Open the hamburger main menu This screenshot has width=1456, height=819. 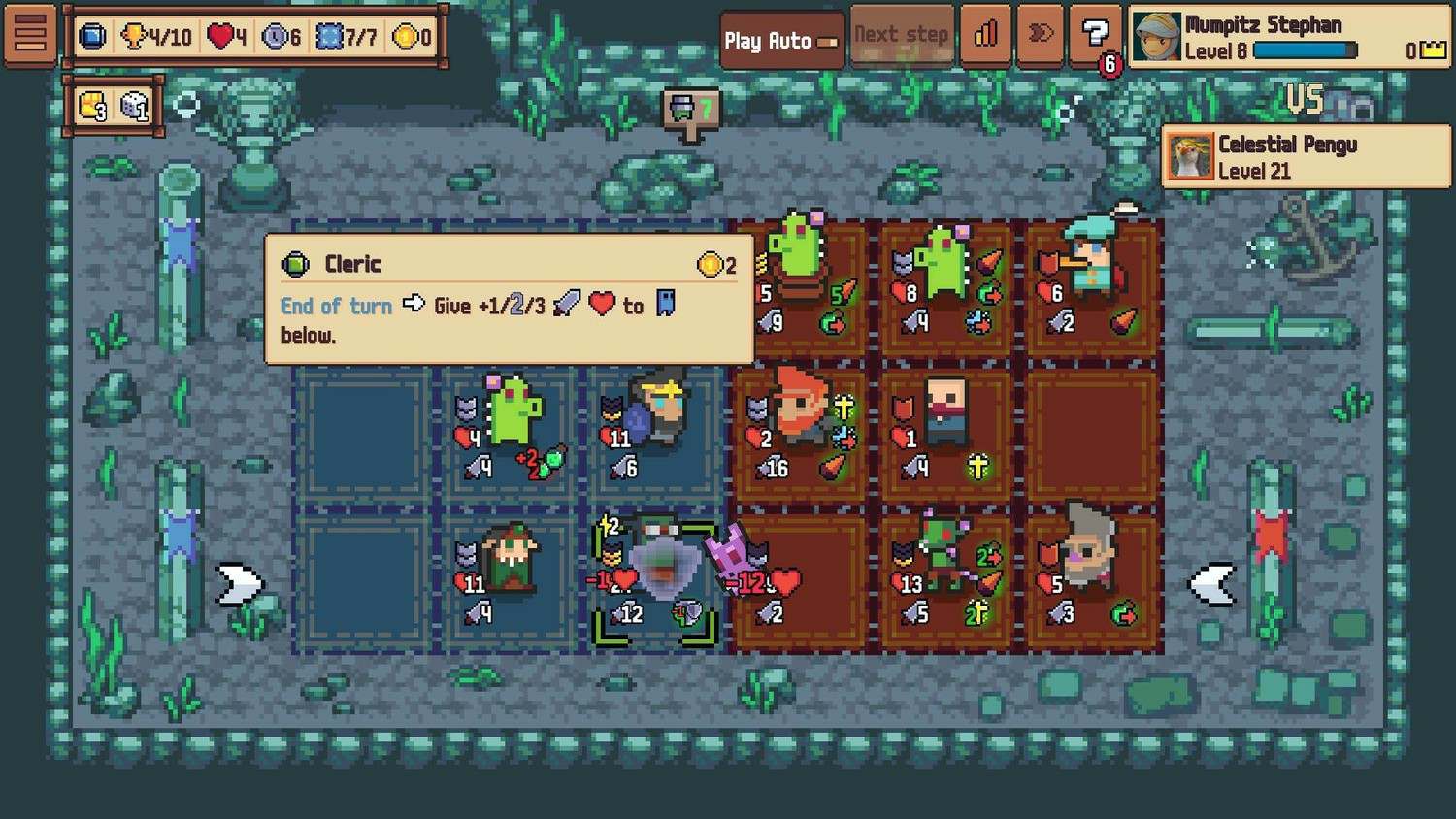(30, 35)
